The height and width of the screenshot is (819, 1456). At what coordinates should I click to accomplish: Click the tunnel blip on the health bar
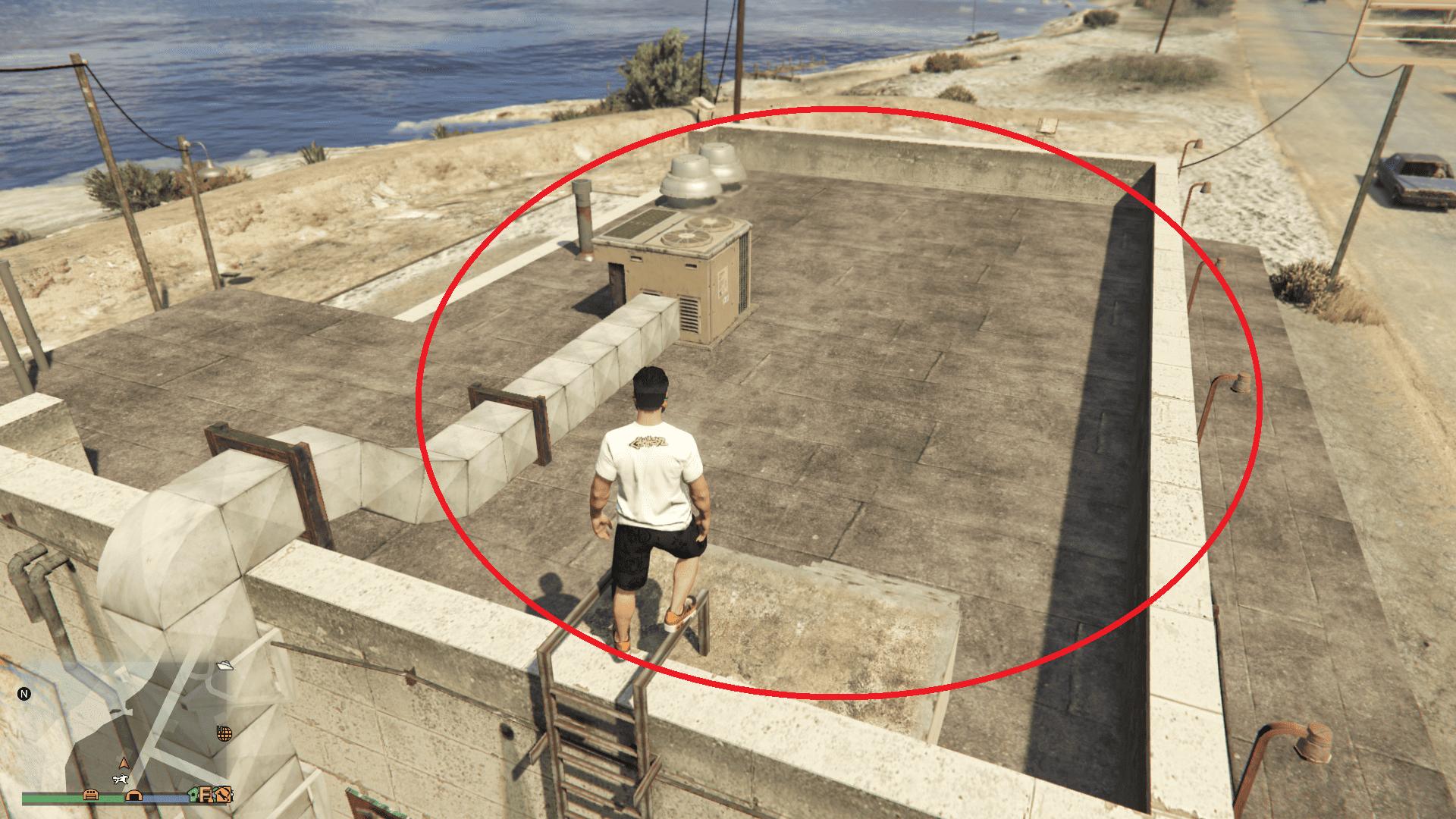(134, 796)
